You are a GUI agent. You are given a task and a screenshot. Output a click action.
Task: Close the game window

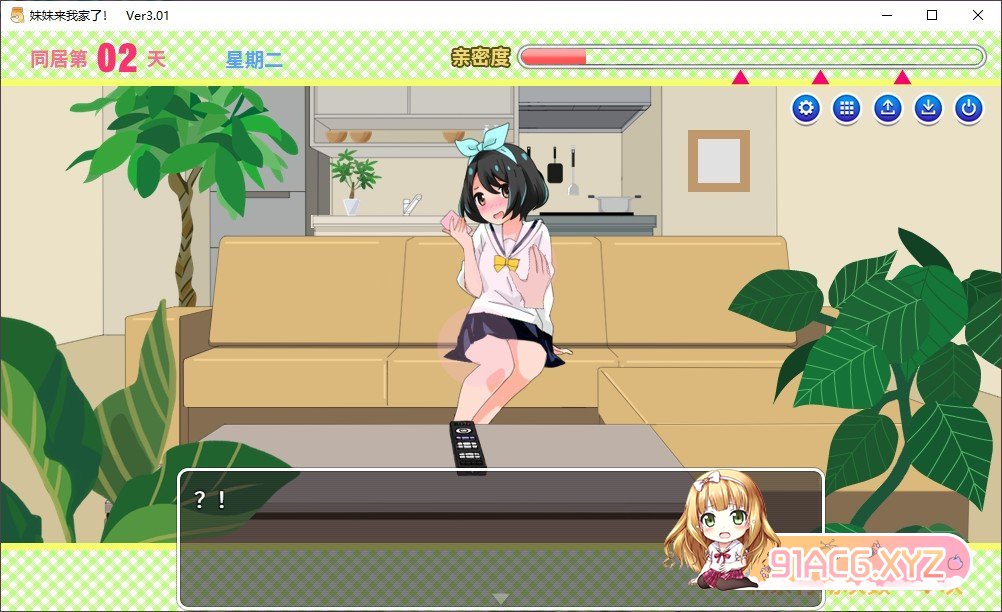point(978,15)
